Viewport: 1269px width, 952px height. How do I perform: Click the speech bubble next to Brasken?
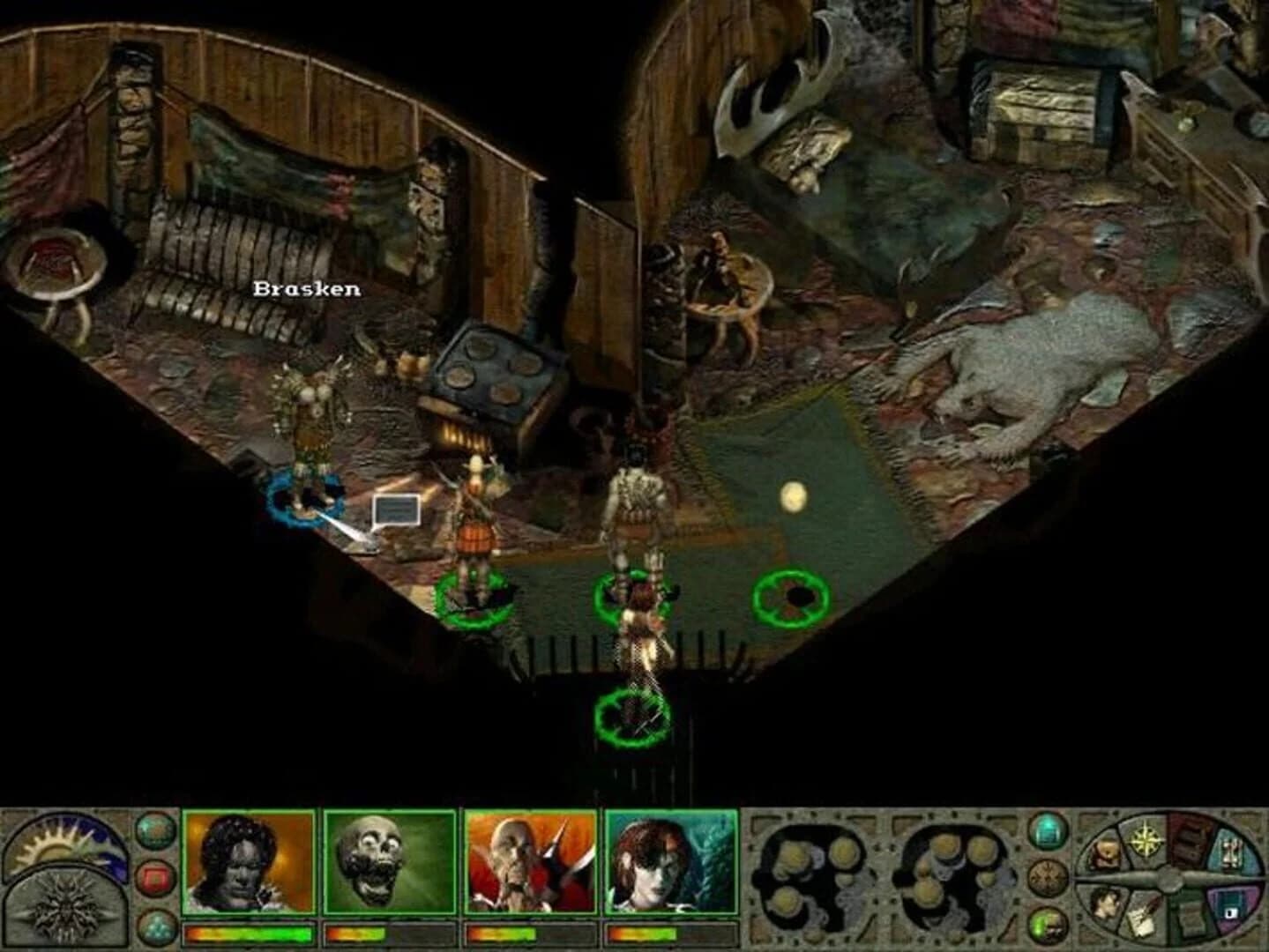[x=395, y=509]
